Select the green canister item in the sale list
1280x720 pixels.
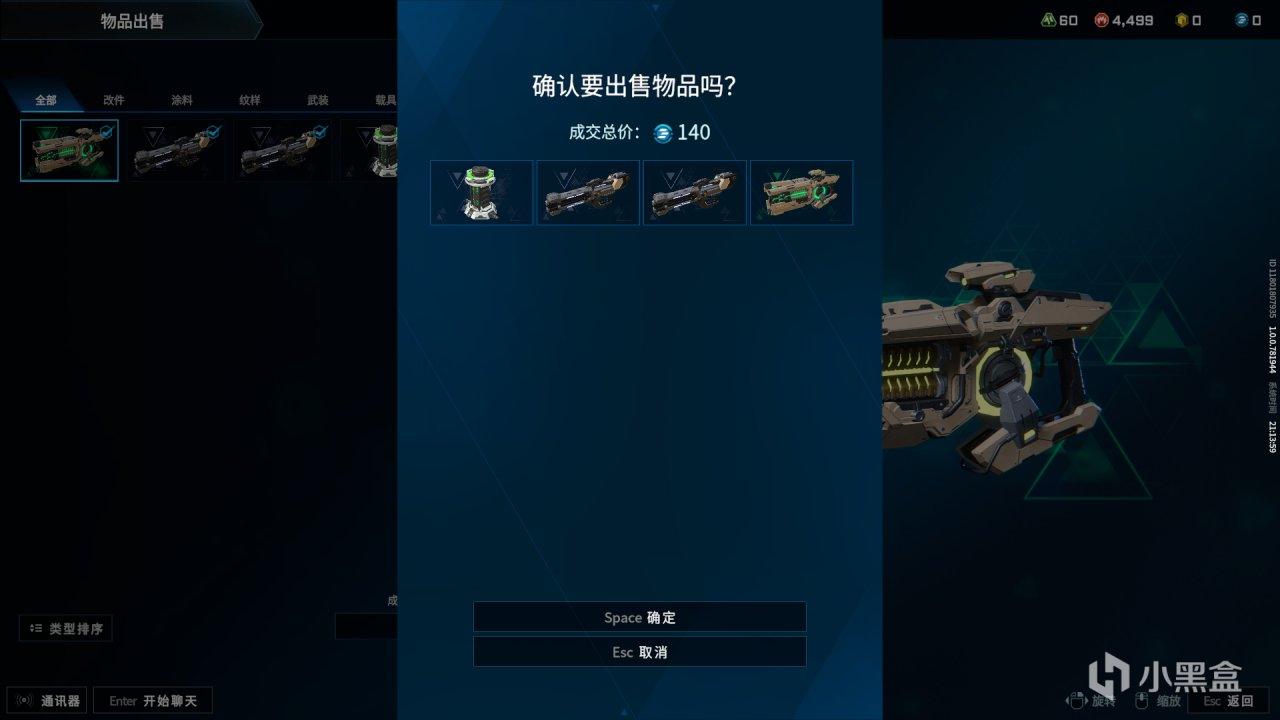pyautogui.click(x=481, y=192)
